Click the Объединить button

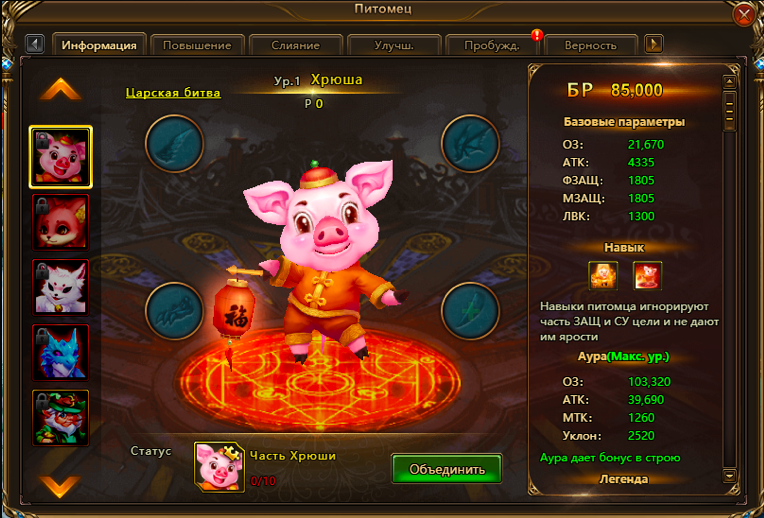click(x=446, y=468)
